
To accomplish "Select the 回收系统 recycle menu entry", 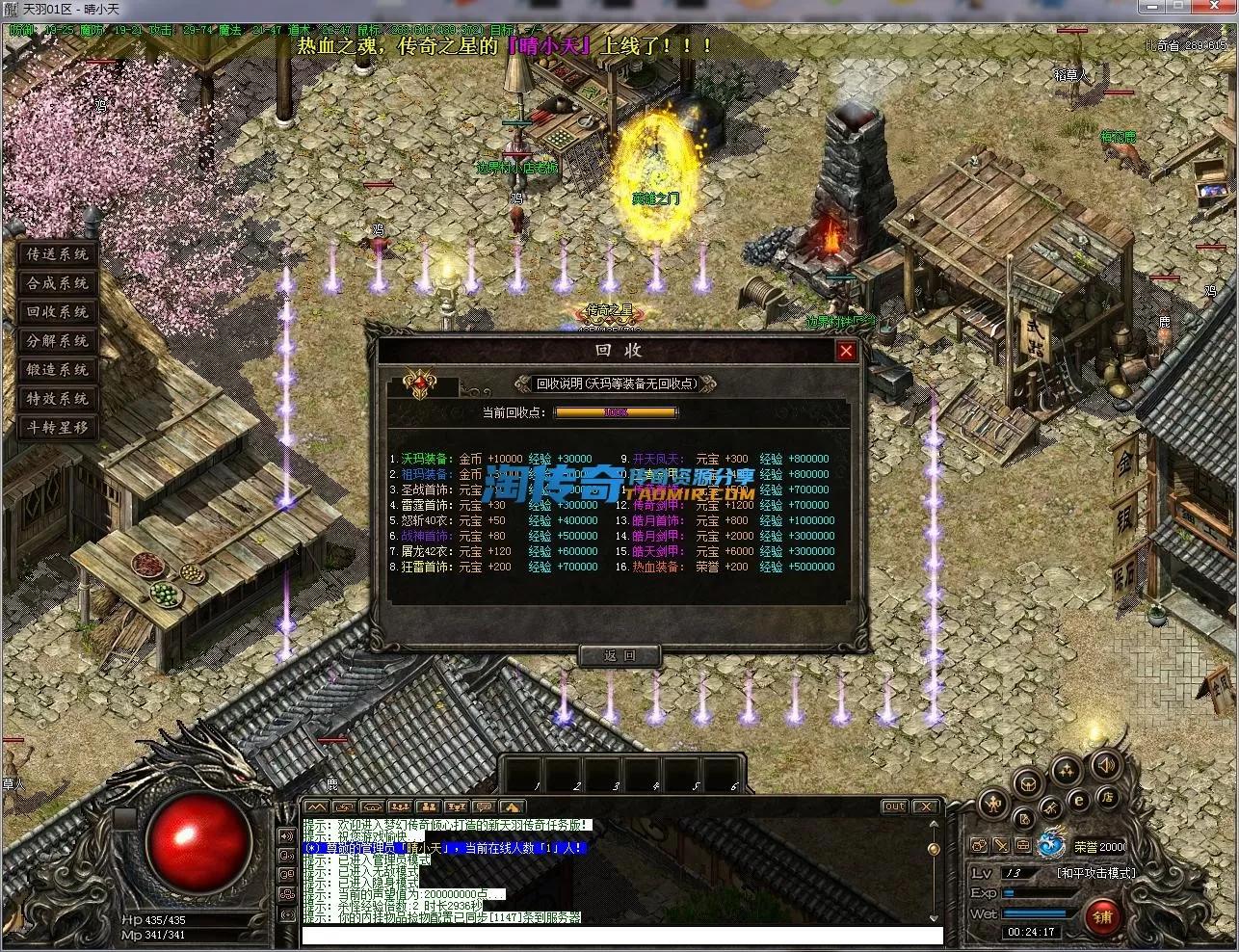I will (58, 312).
